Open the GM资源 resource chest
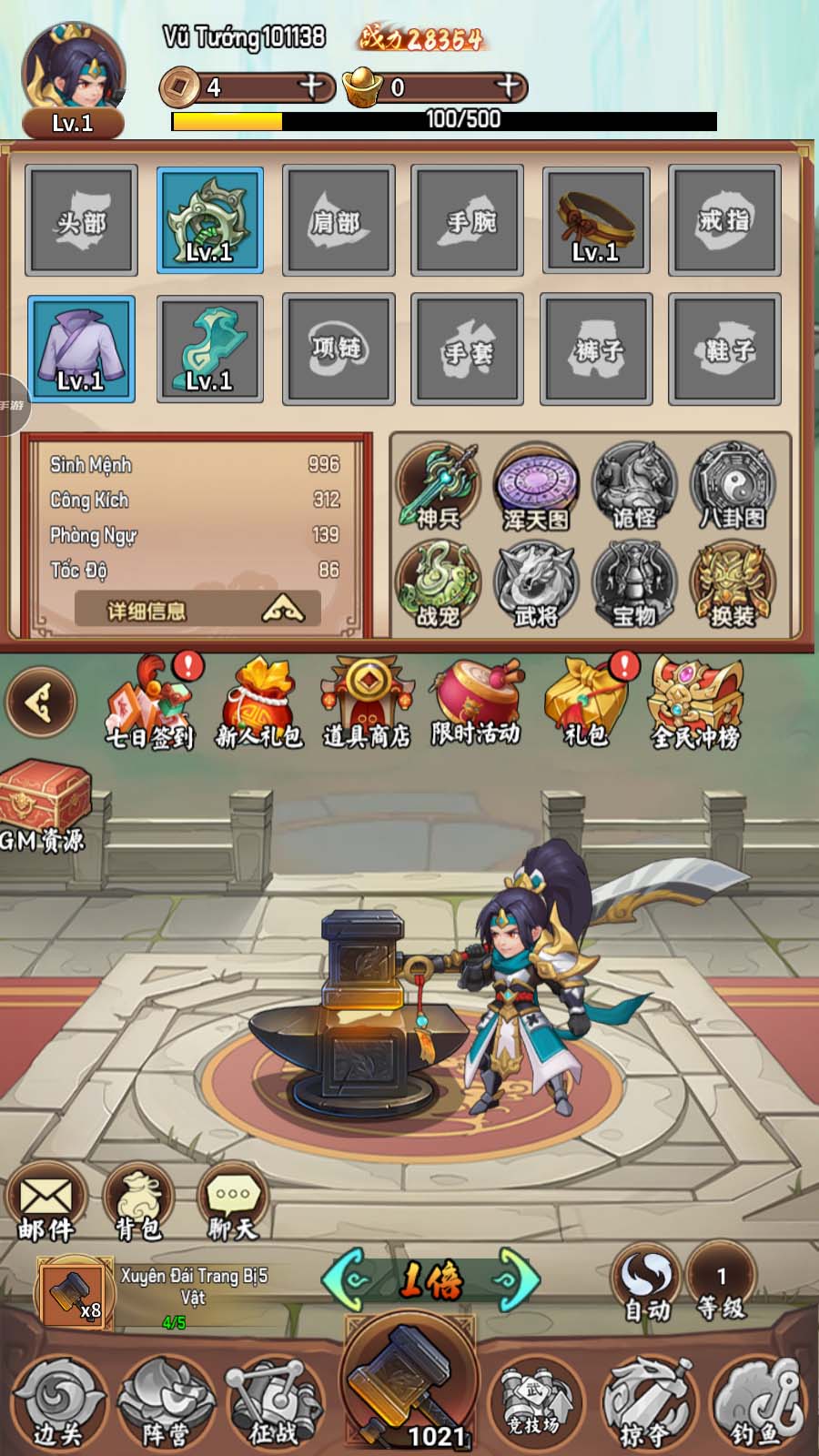 pyautogui.click(x=44, y=805)
